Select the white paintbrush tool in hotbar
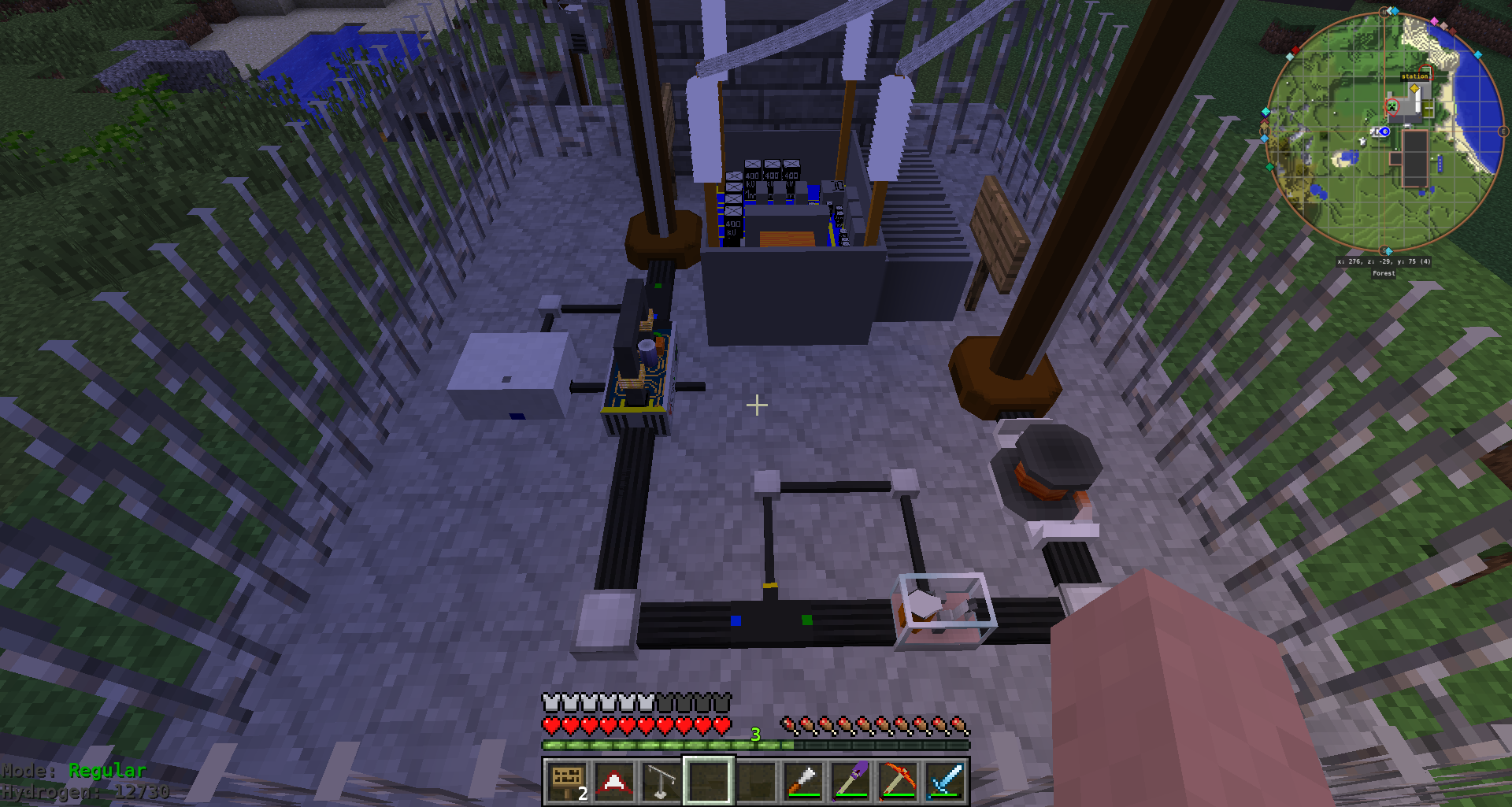Viewport: 1512px width, 807px height. [x=804, y=781]
